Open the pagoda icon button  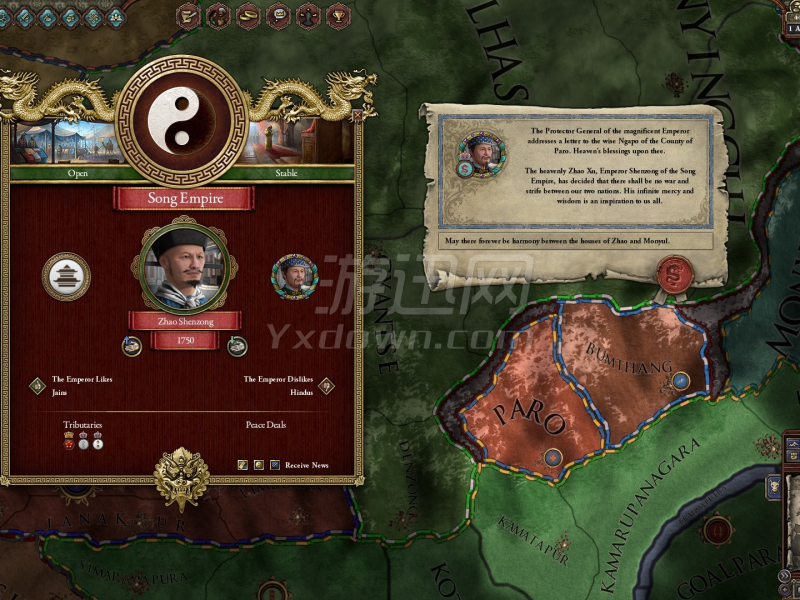point(66,276)
